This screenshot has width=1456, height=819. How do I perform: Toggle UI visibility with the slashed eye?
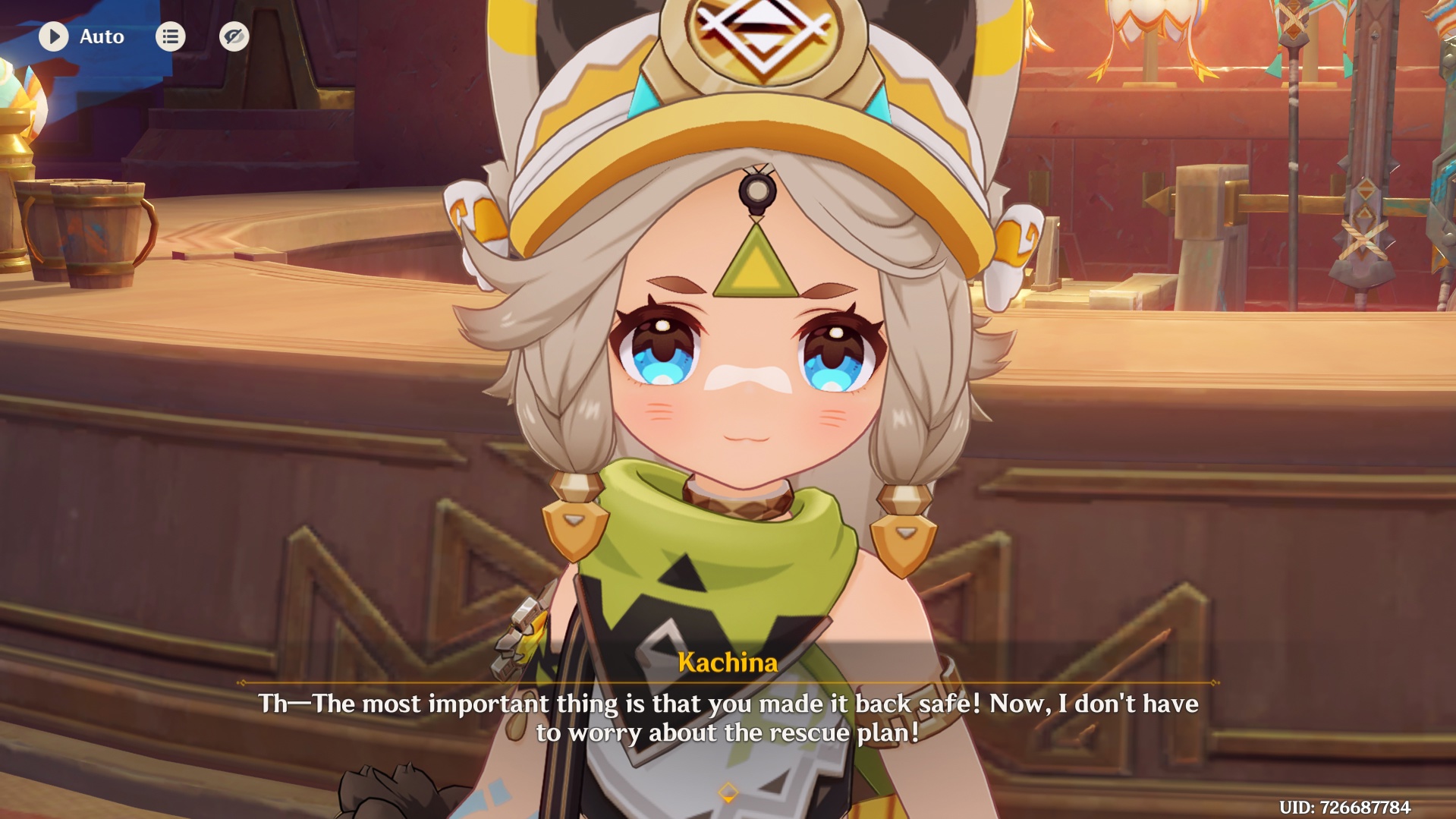(x=233, y=36)
